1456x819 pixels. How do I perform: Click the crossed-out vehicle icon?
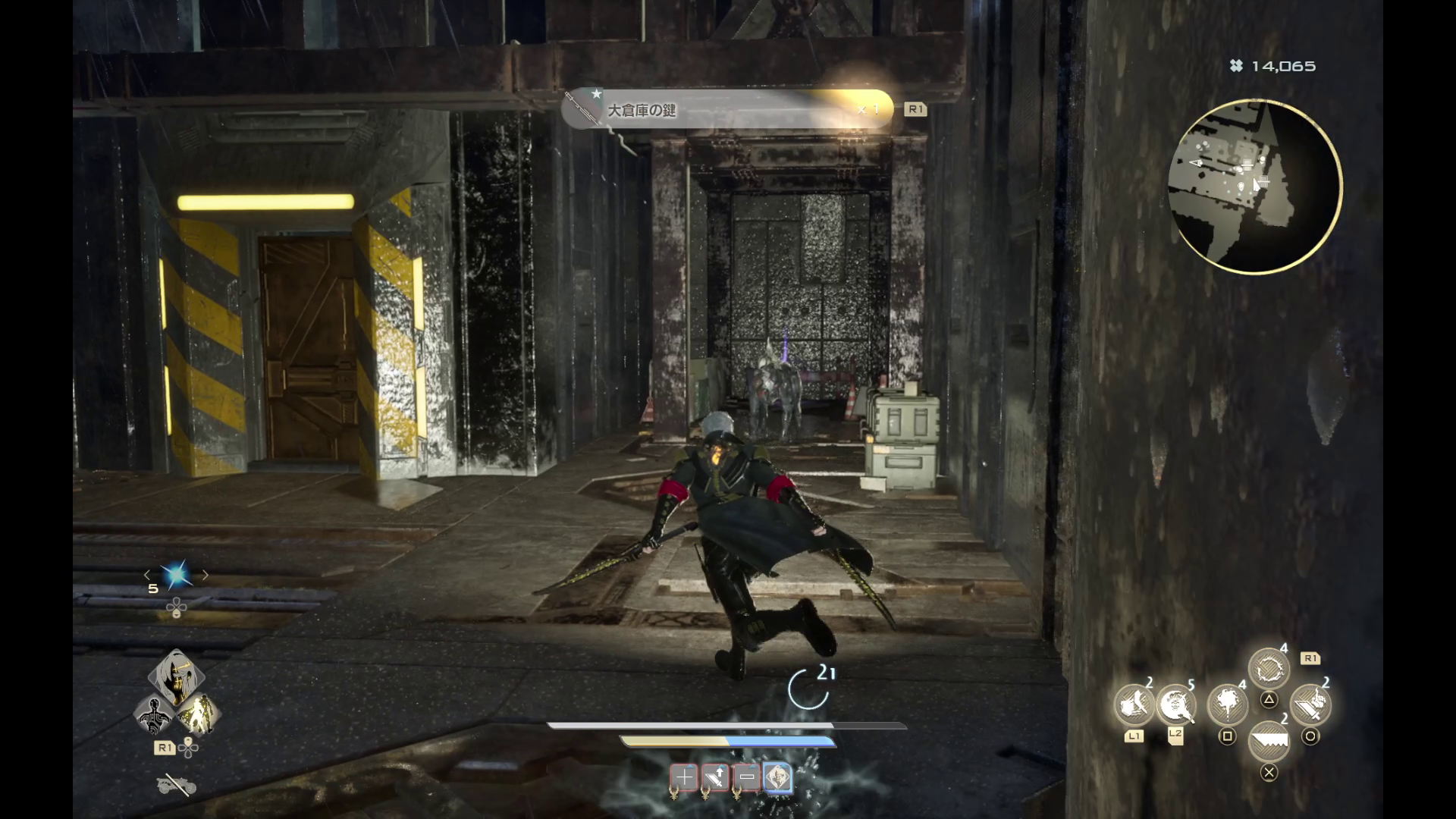point(177,785)
